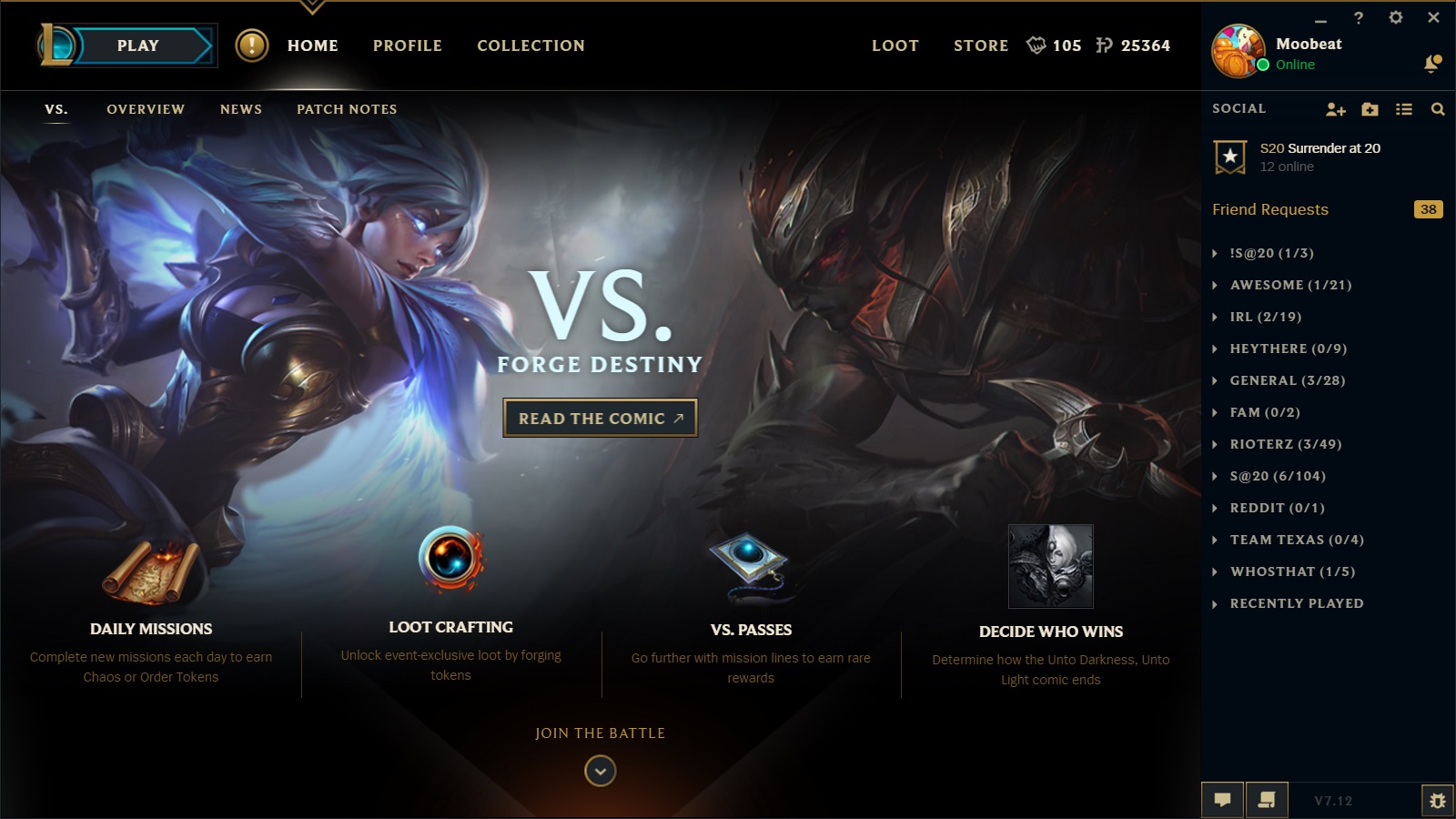Open the chat bubble button
1456x819 pixels.
tap(1222, 800)
